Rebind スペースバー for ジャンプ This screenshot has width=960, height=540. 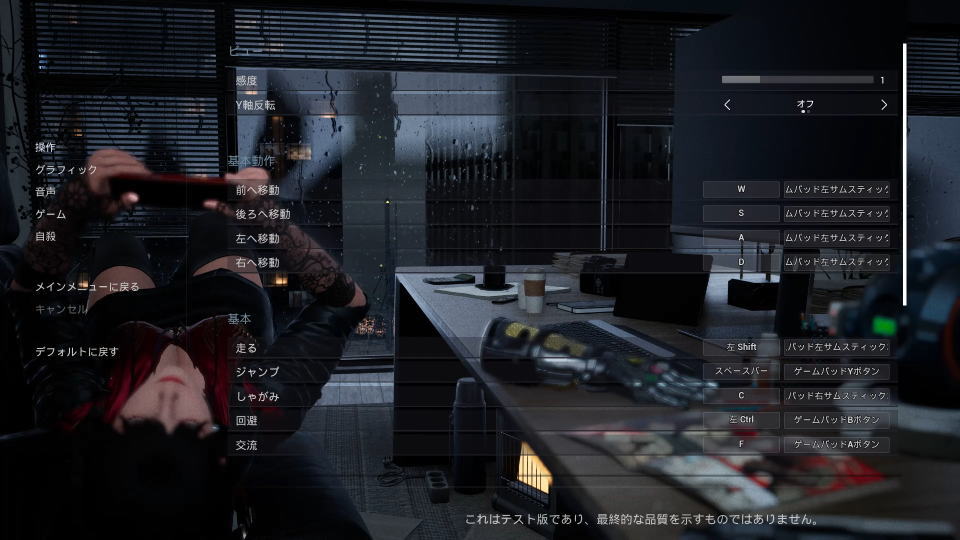(x=741, y=371)
